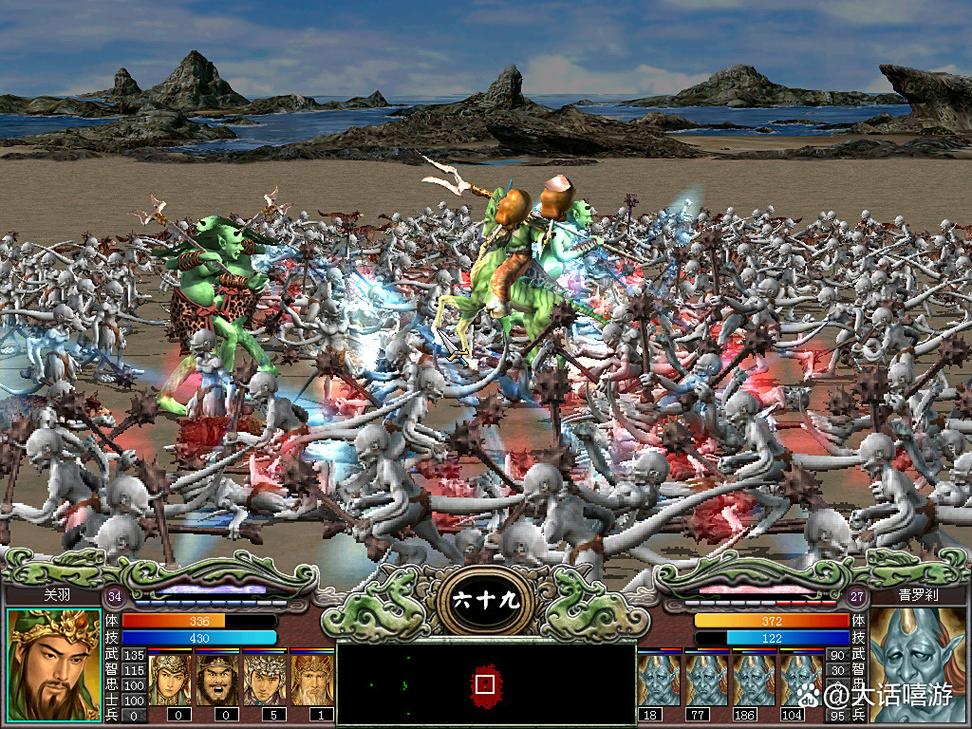Choose the shouting black-bearded officer portrait
Image resolution: width=972 pixels, height=729 pixels.
tap(217, 680)
